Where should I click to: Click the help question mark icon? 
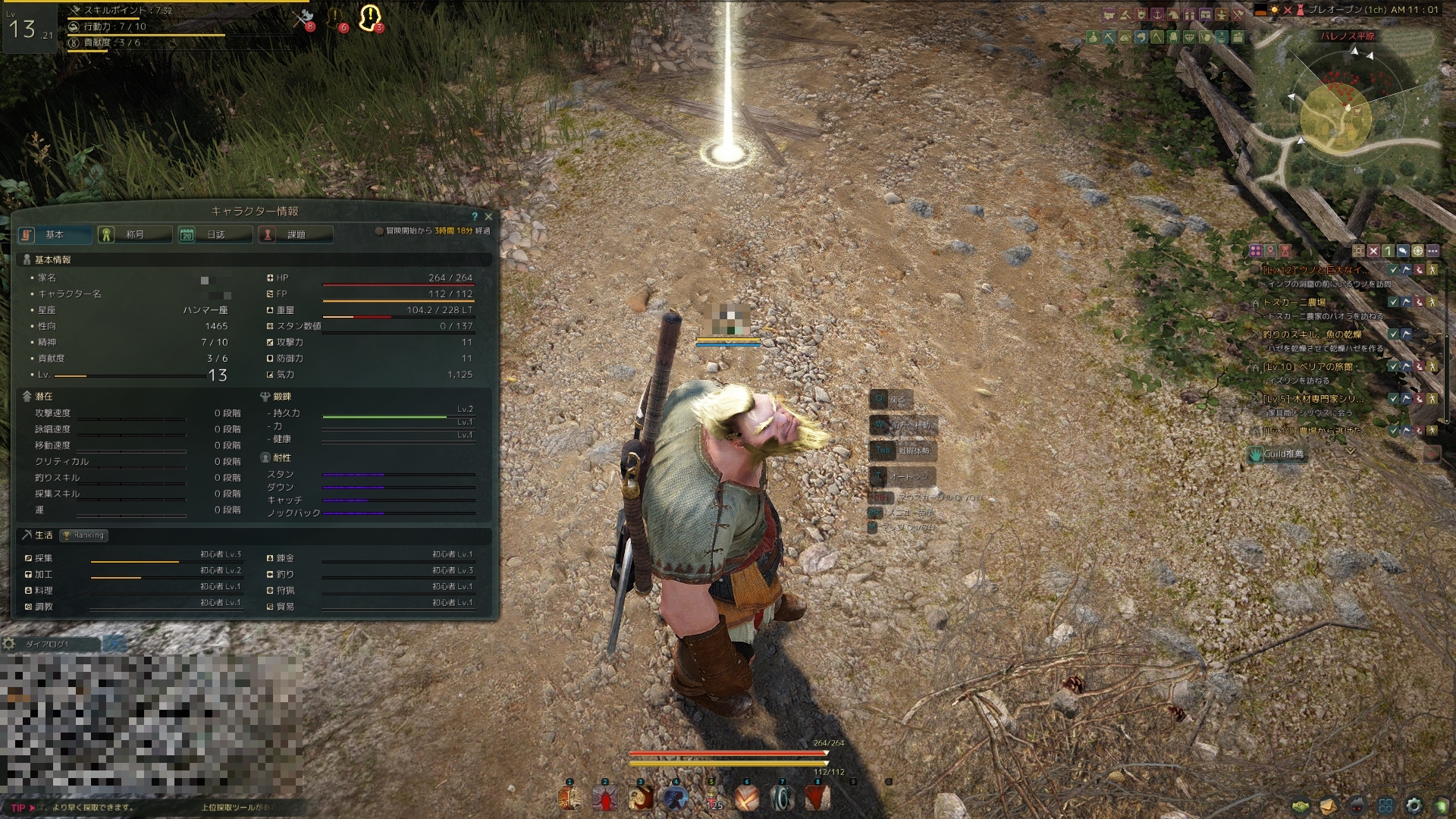pos(475,217)
